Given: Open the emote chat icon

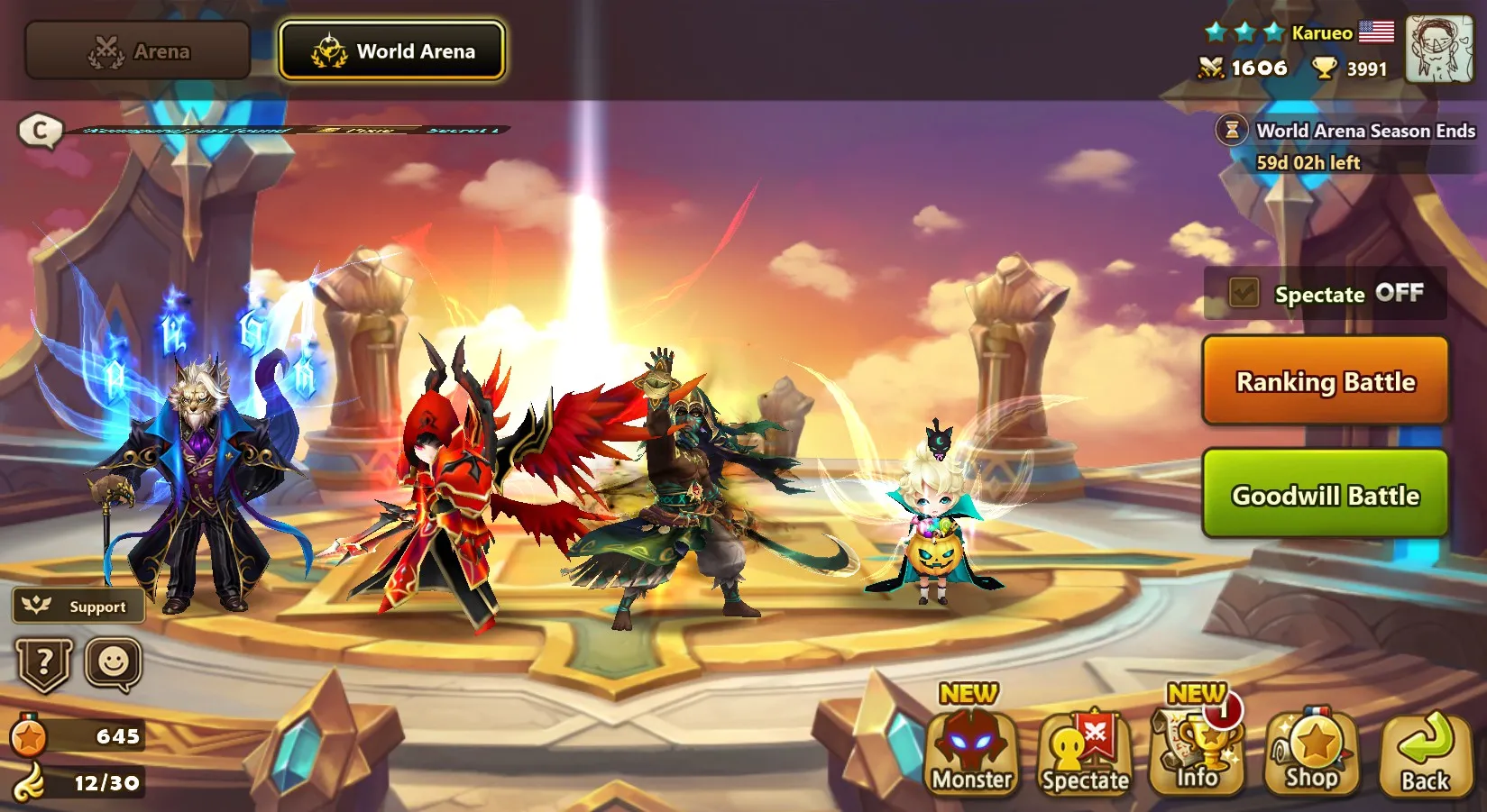Looking at the screenshot, I should pos(110,664).
